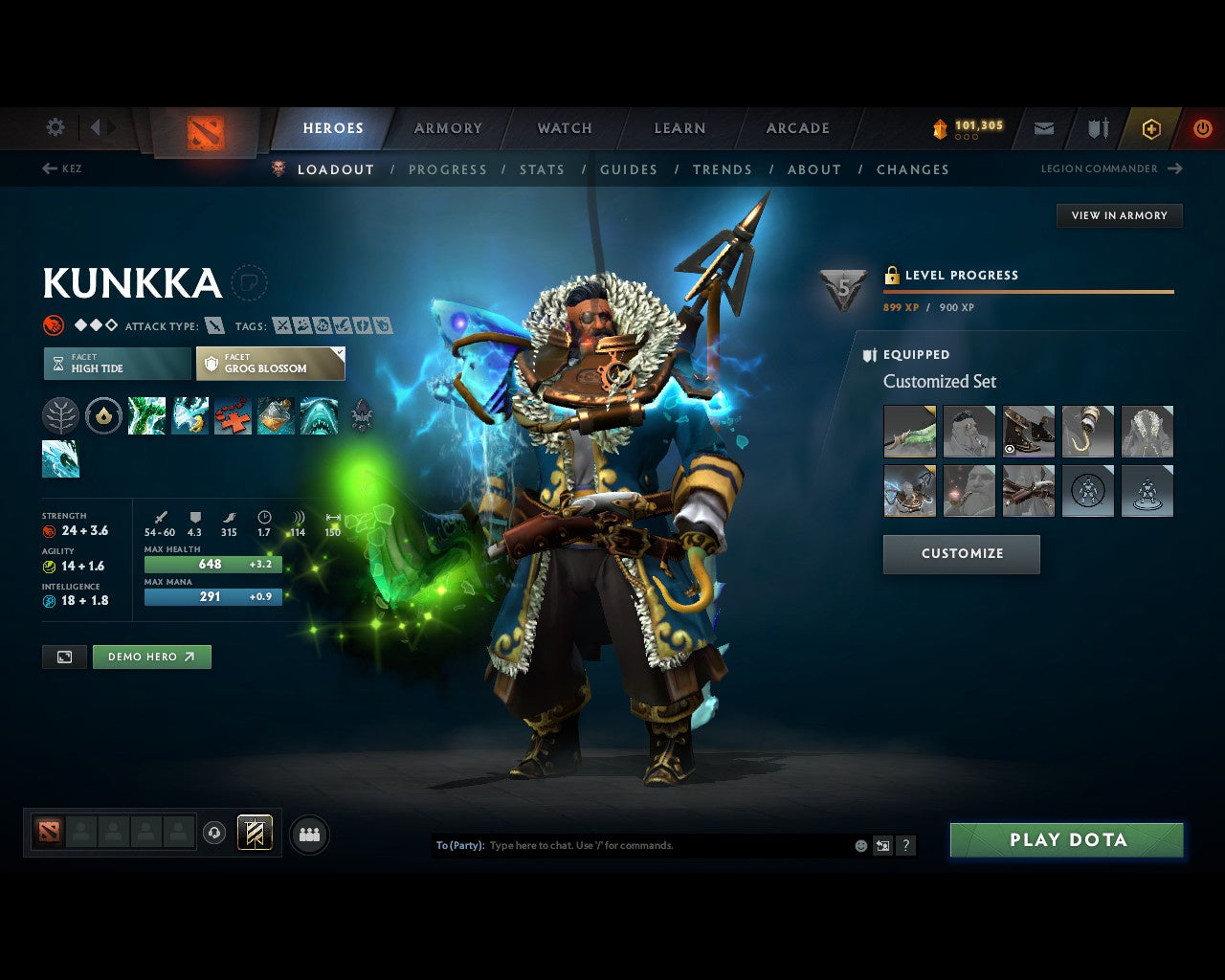Screen dimensions: 1225x980
Task: Show the hero Progress section
Action: point(448,169)
